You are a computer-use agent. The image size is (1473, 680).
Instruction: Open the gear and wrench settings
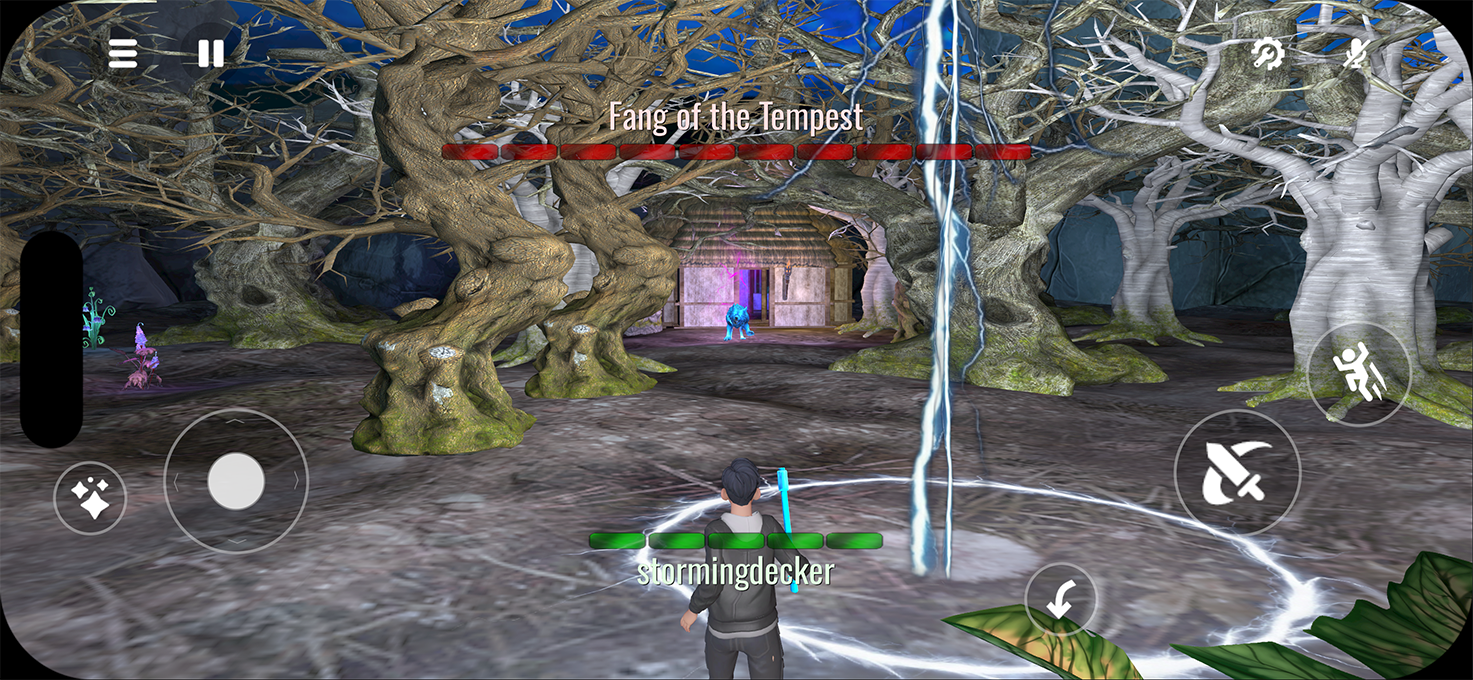(x=1268, y=54)
